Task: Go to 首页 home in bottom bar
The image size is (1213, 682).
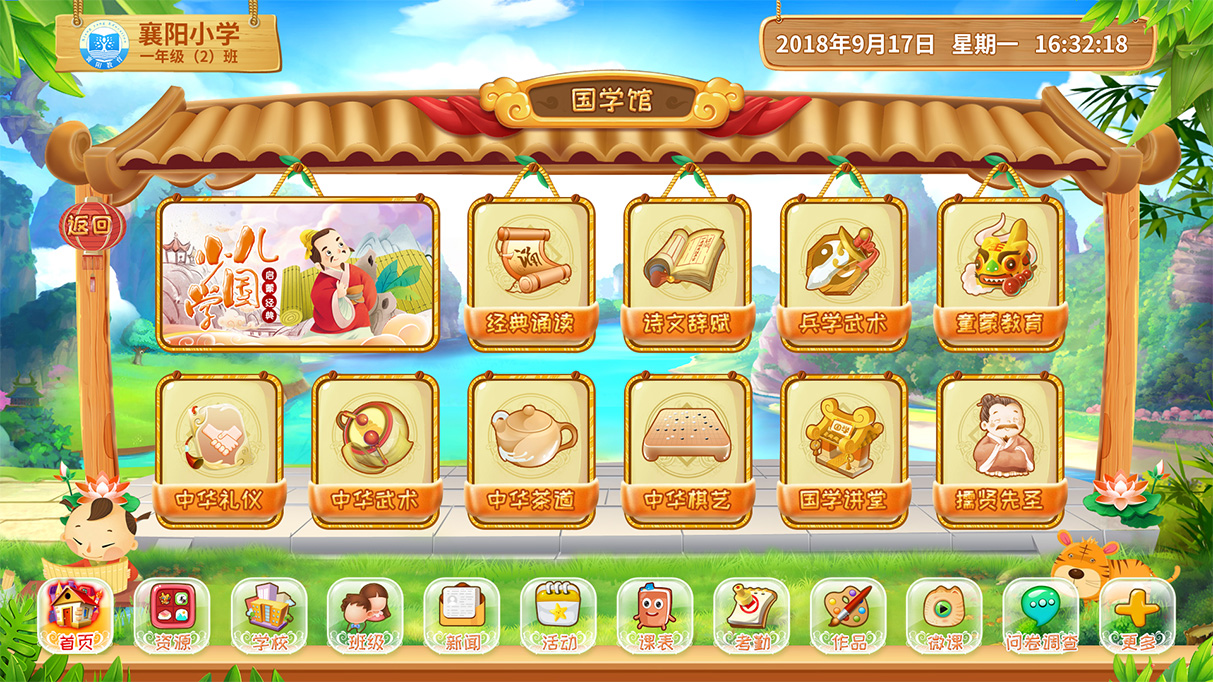Action: tap(75, 615)
